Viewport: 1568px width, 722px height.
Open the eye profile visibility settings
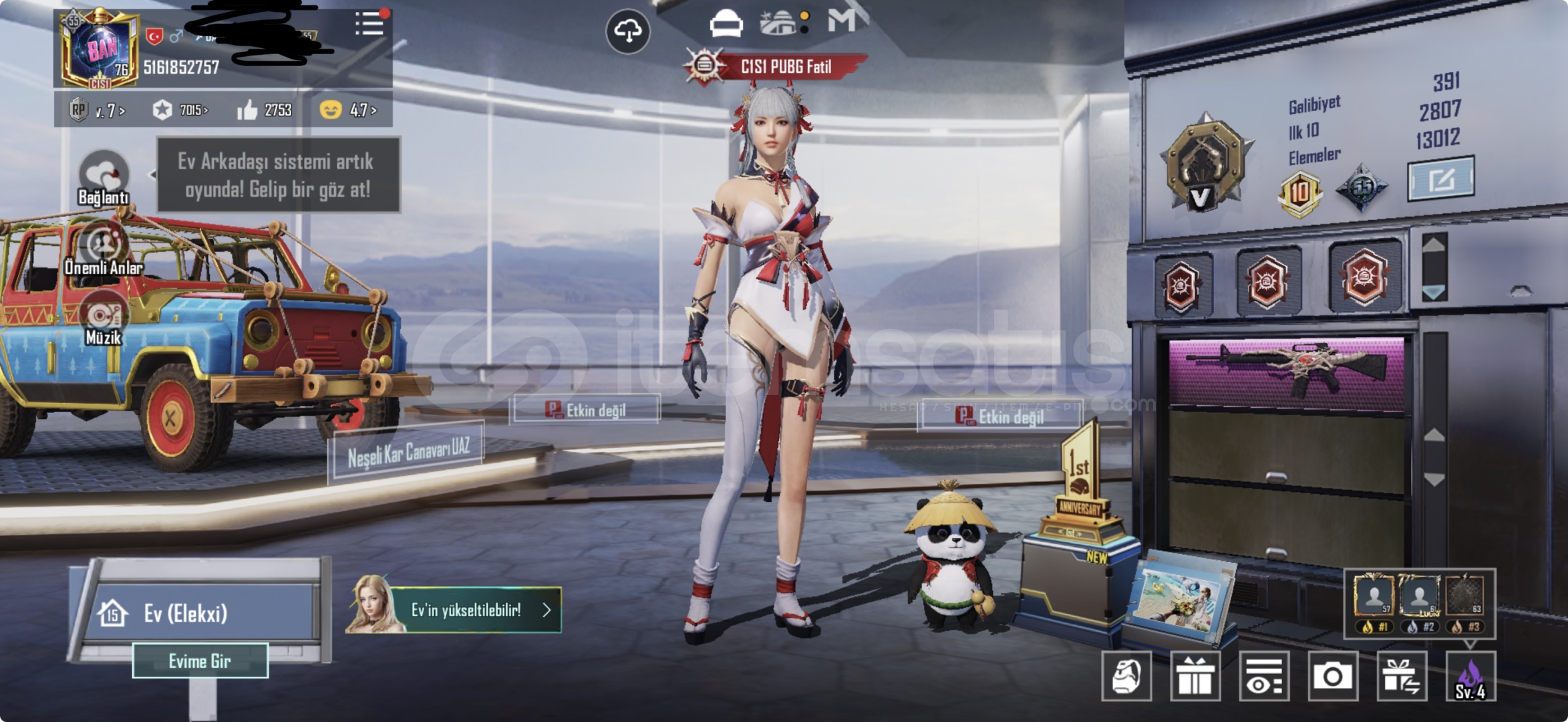point(1263,676)
